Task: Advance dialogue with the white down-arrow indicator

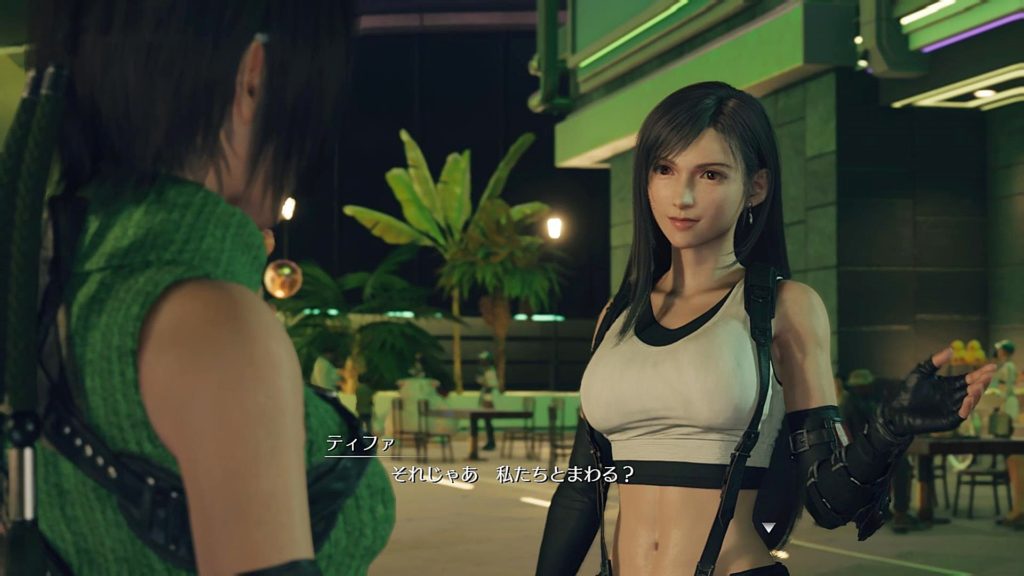Action: click(768, 527)
